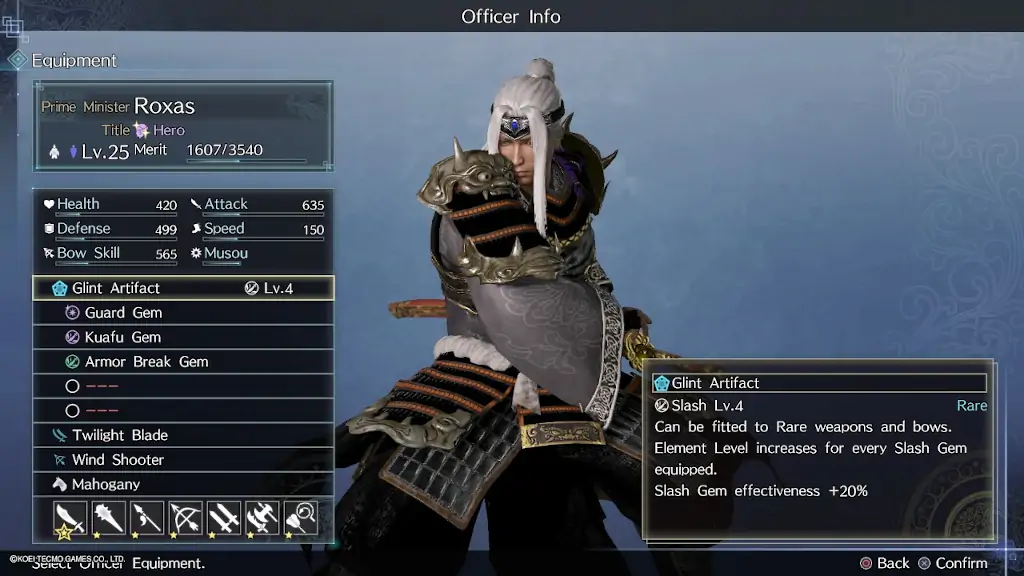This screenshot has width=1024, height=576.
Task: Choose the Mahogany mount entry
Action: (x=183, y=484)
